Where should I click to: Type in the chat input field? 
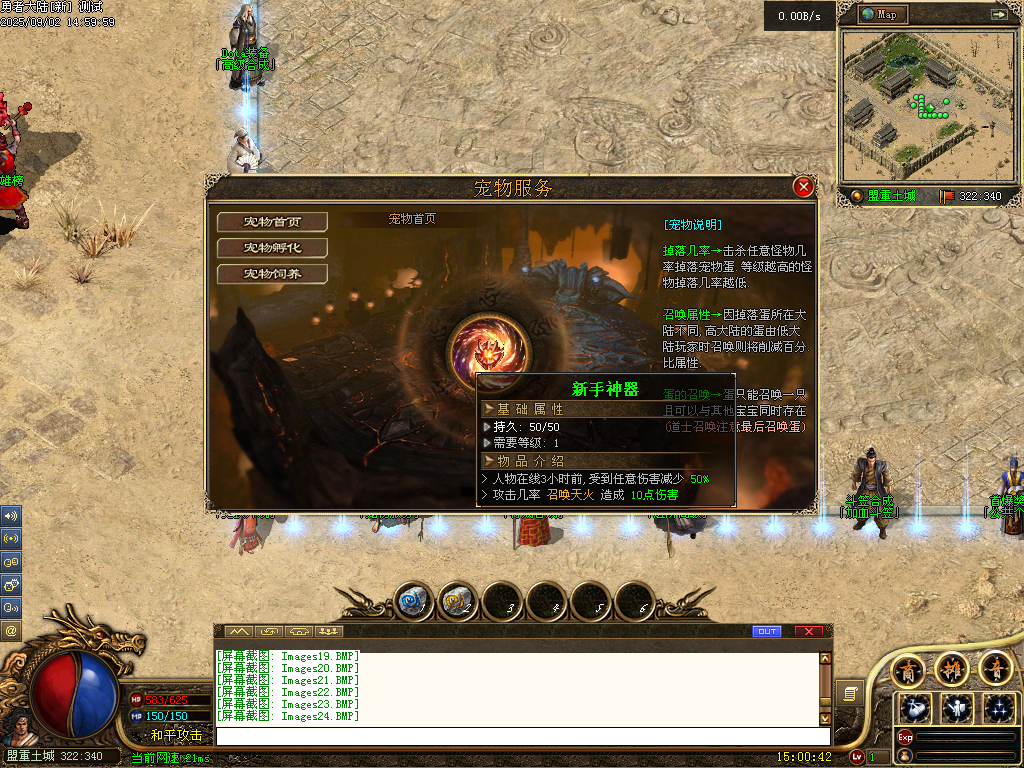tap(520, 736)
